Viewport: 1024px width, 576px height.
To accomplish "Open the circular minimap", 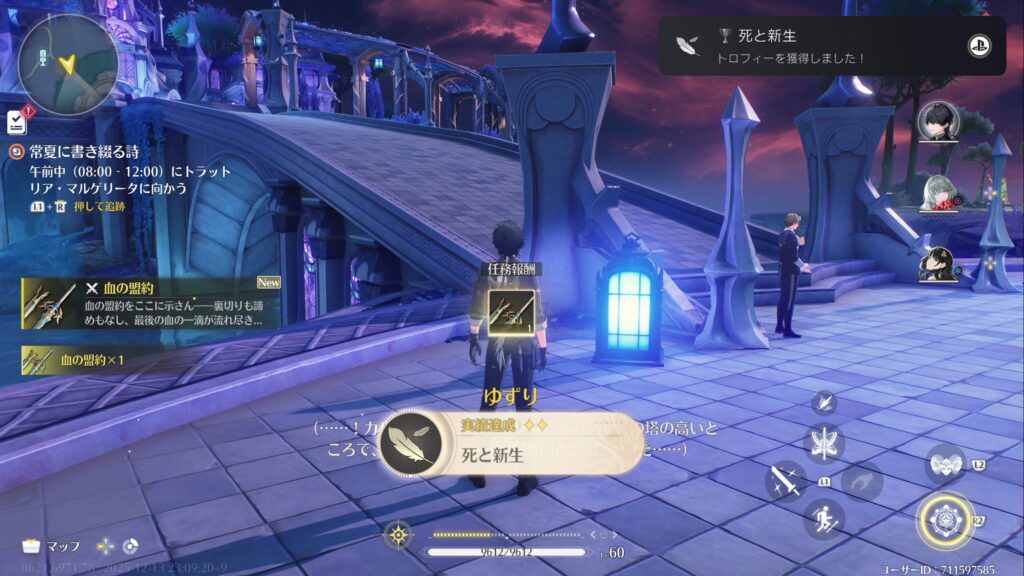I will click(x=67, y=63).
